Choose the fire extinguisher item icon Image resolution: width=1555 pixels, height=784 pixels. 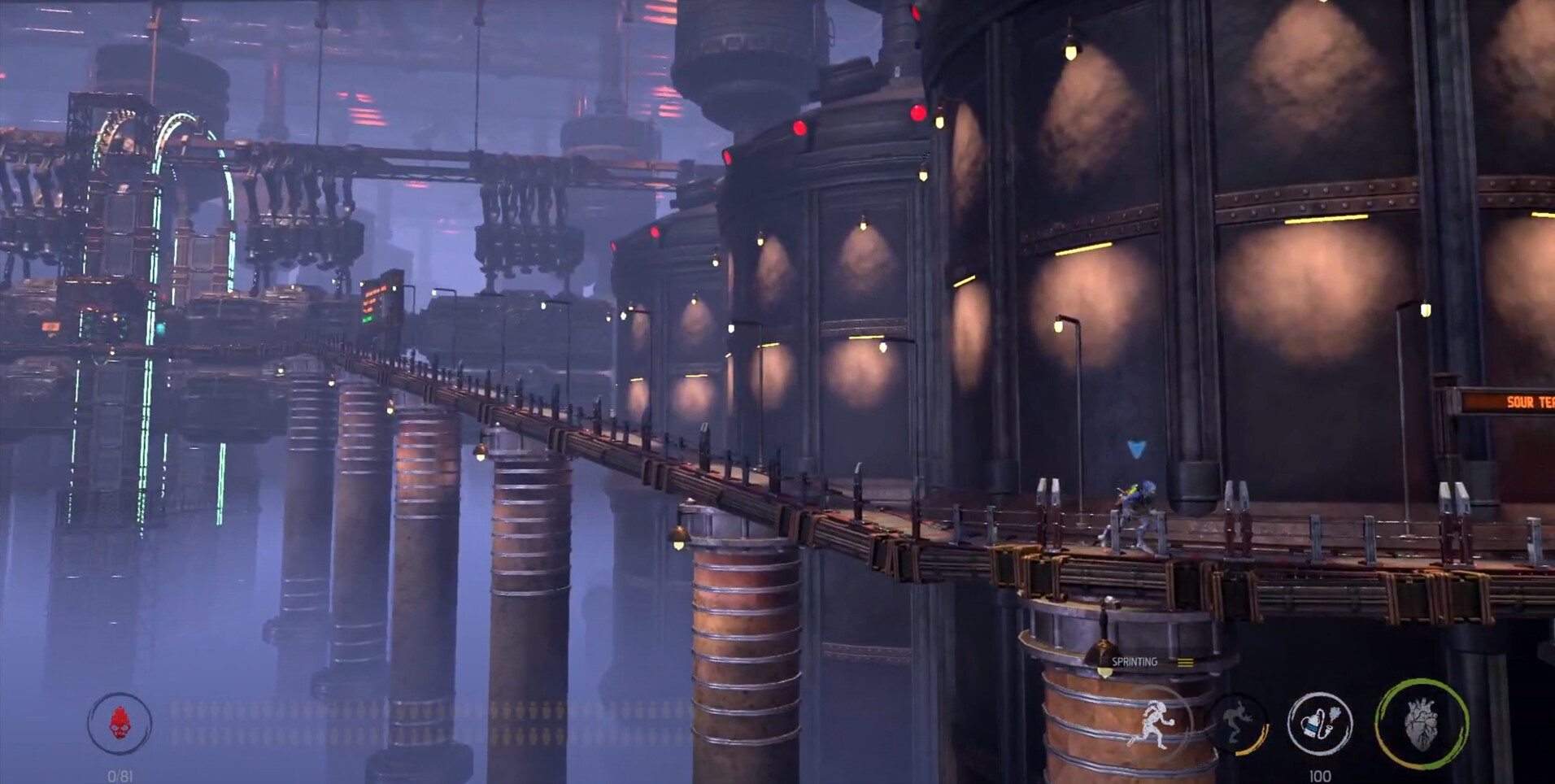(x=1319, y=723)
